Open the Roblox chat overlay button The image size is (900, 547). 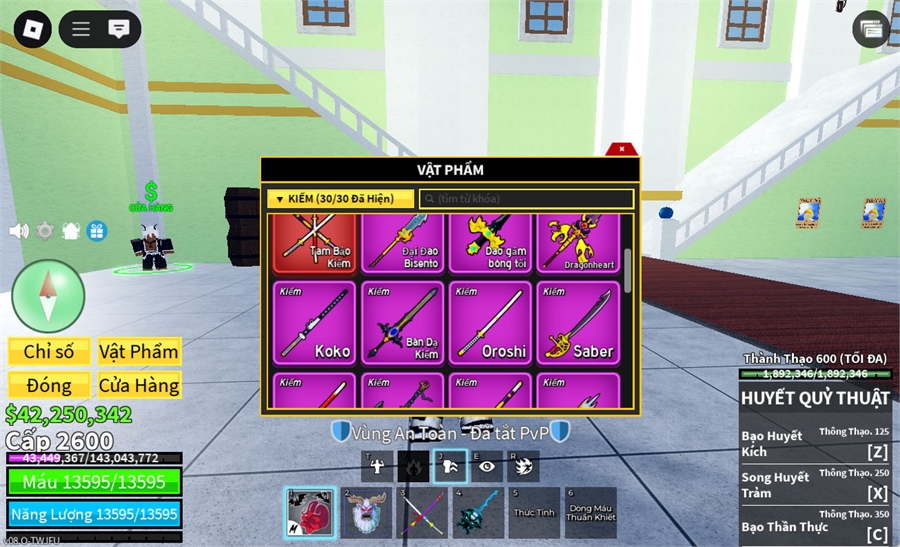click(118, 28)
